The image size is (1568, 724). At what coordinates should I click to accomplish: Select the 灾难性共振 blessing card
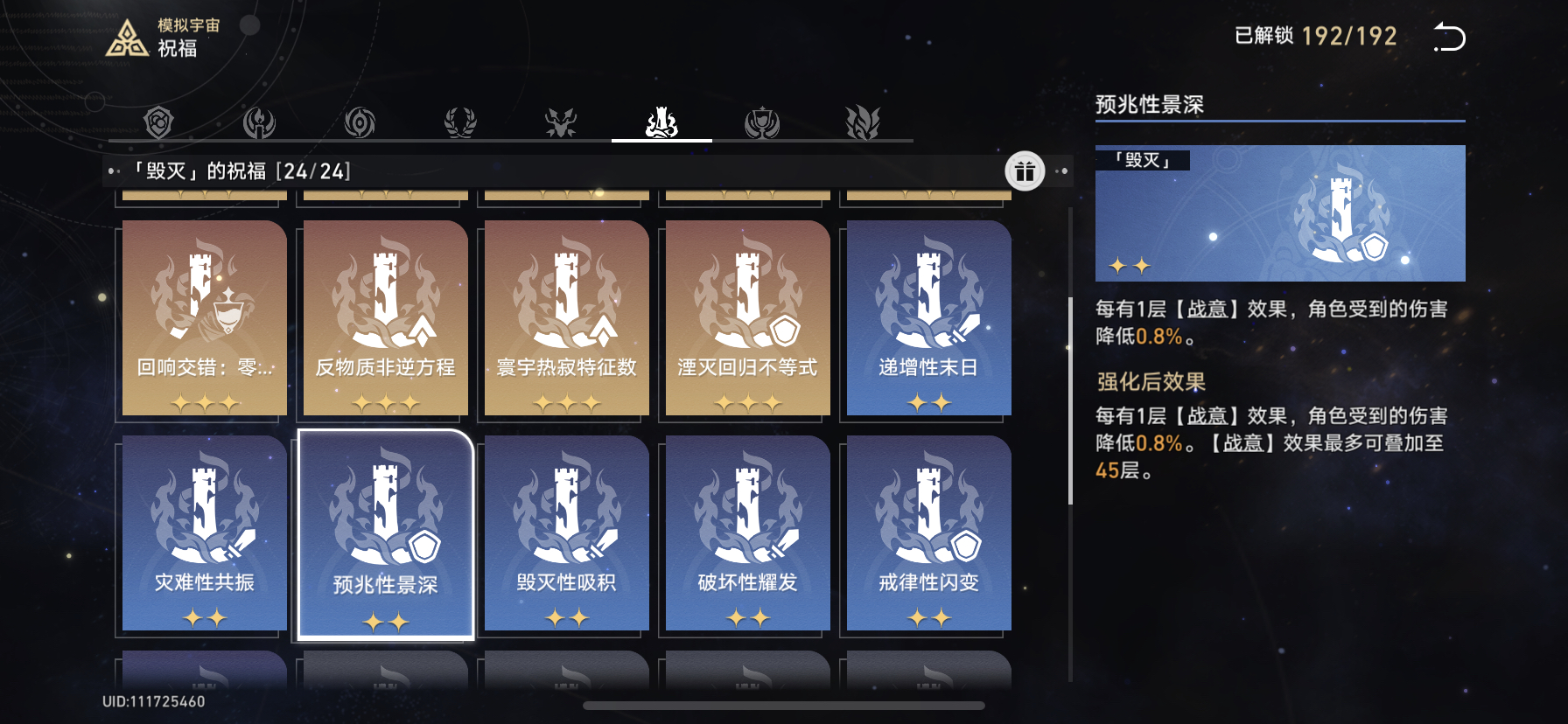tap(205, 533)
